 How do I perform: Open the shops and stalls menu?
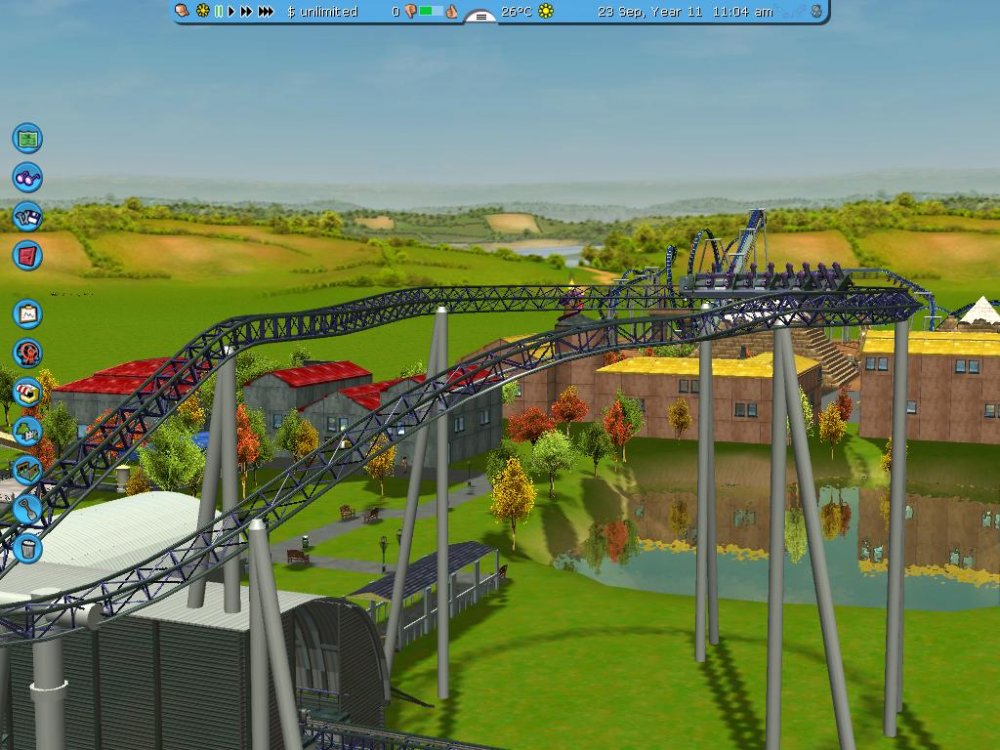pyautogui.click(x=27, y=392)
